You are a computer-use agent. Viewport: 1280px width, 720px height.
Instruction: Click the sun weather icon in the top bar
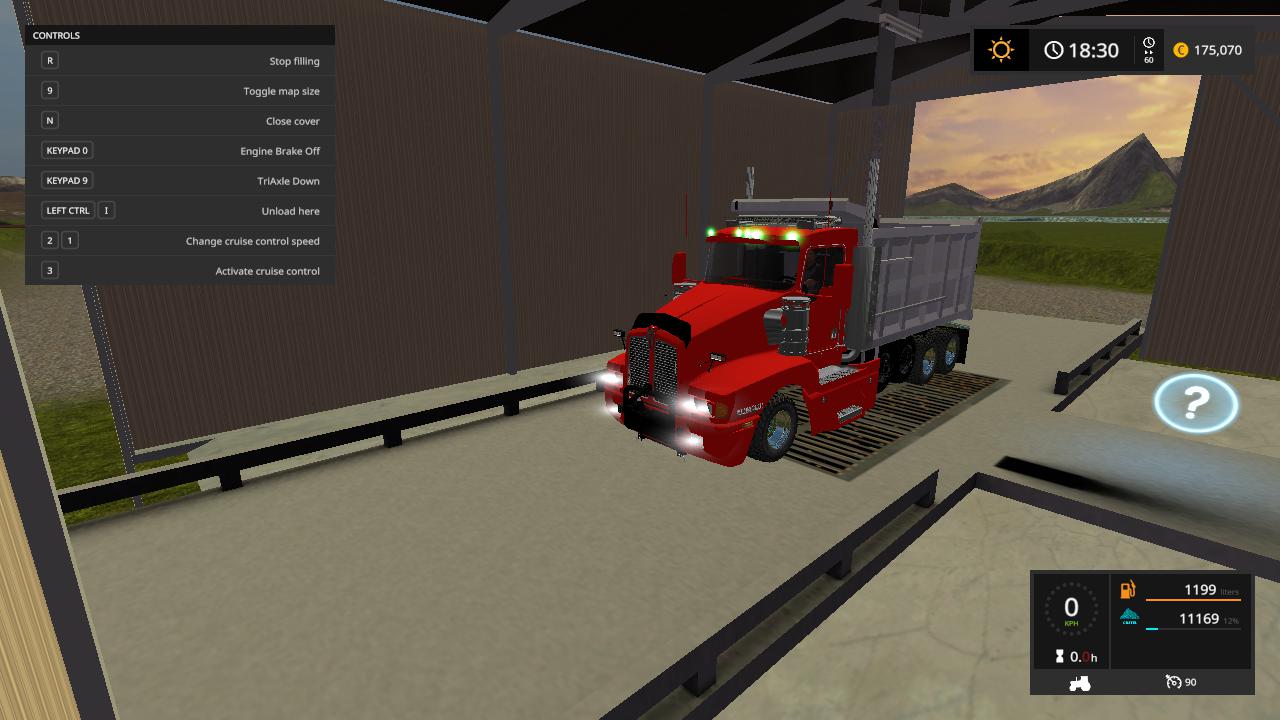click(x=999, y=48)
